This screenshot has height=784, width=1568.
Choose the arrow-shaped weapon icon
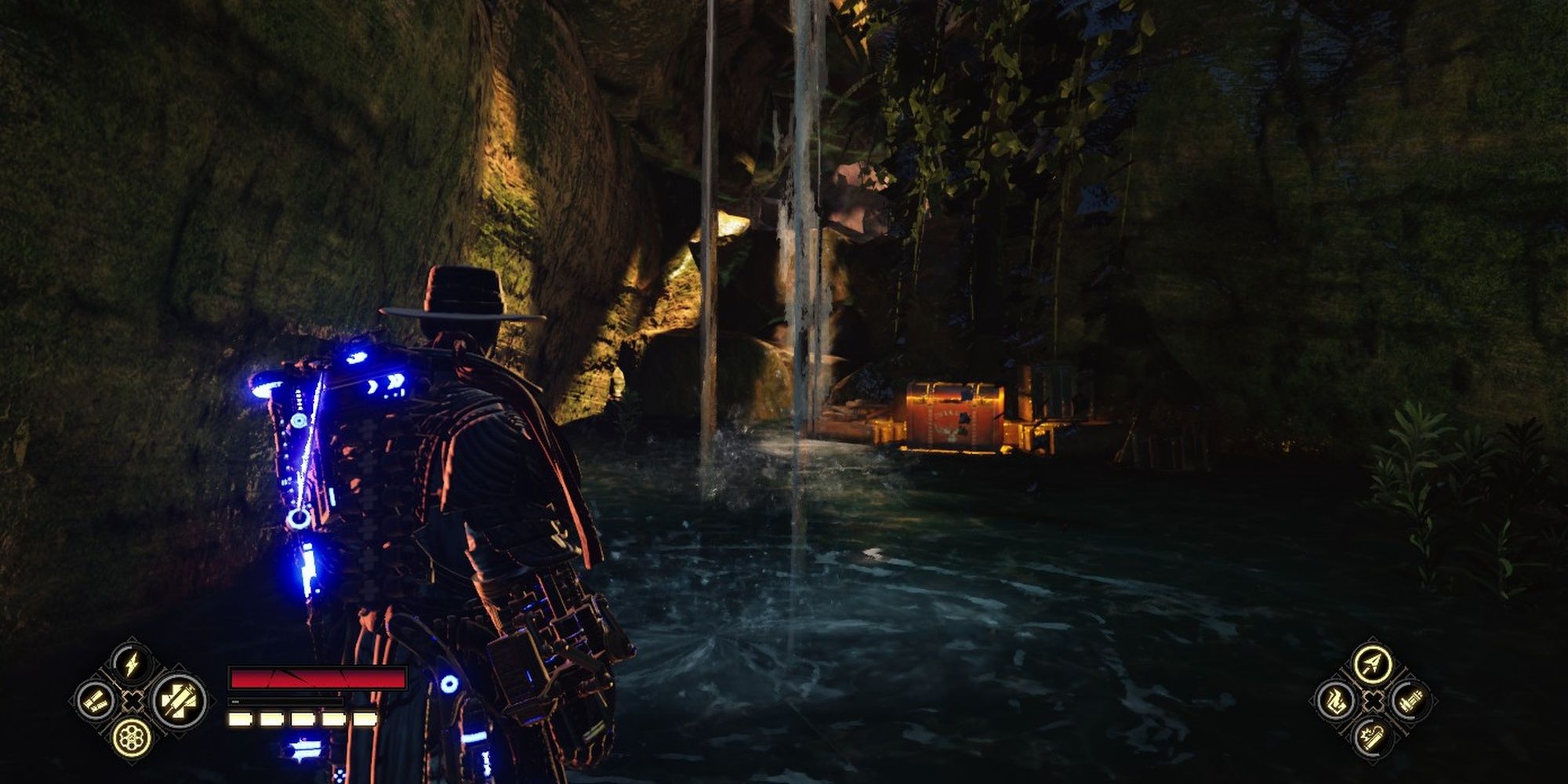pos(1372,664)
